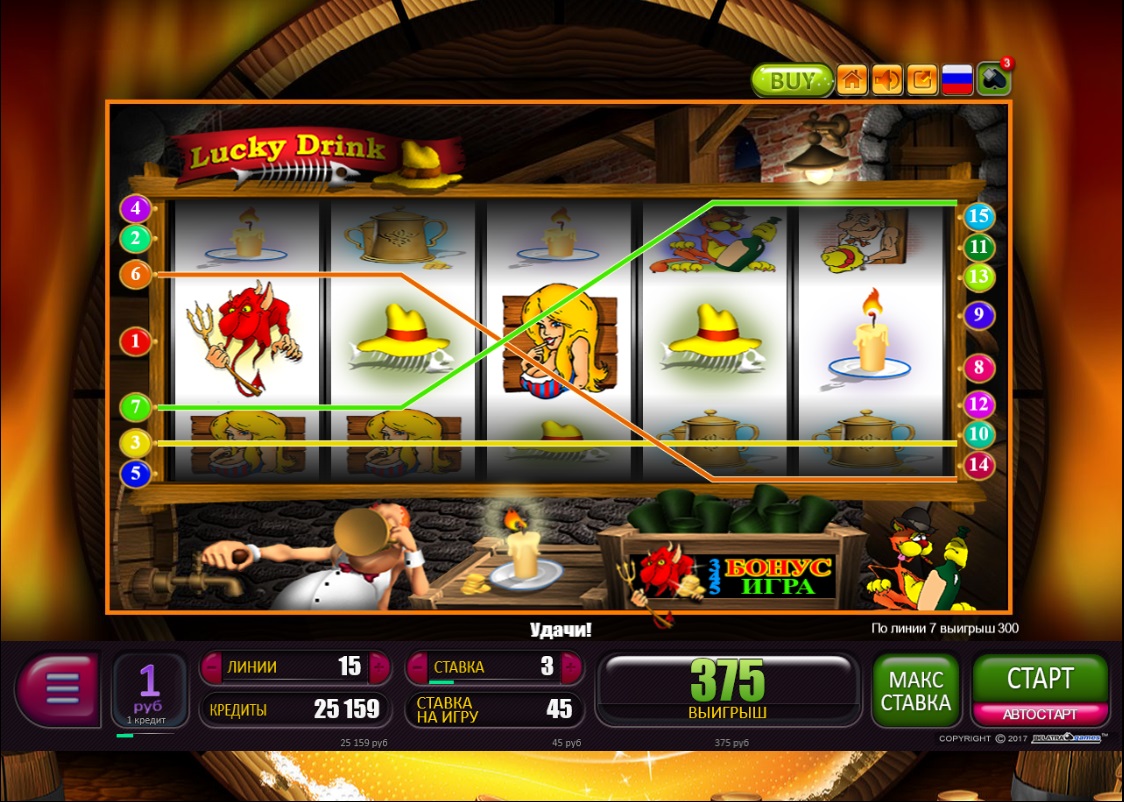This screenshot has height=802, width=1124.
Task: Set the maximum bet with МАКС СТАВКА
Action: (x=915, y=690)
